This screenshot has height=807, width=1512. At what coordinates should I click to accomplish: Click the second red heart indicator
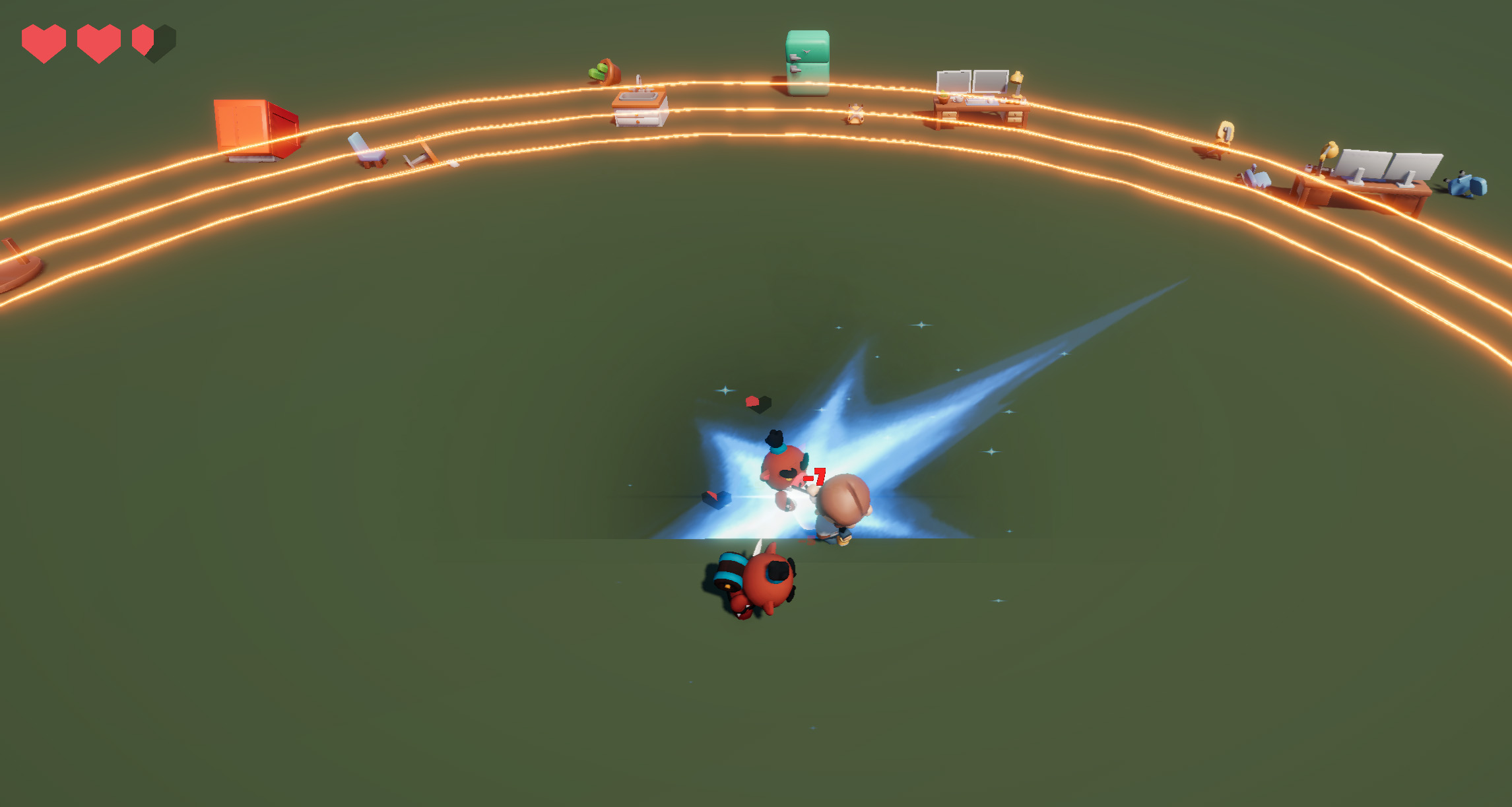pyautogui.click(x=98, y=41)
